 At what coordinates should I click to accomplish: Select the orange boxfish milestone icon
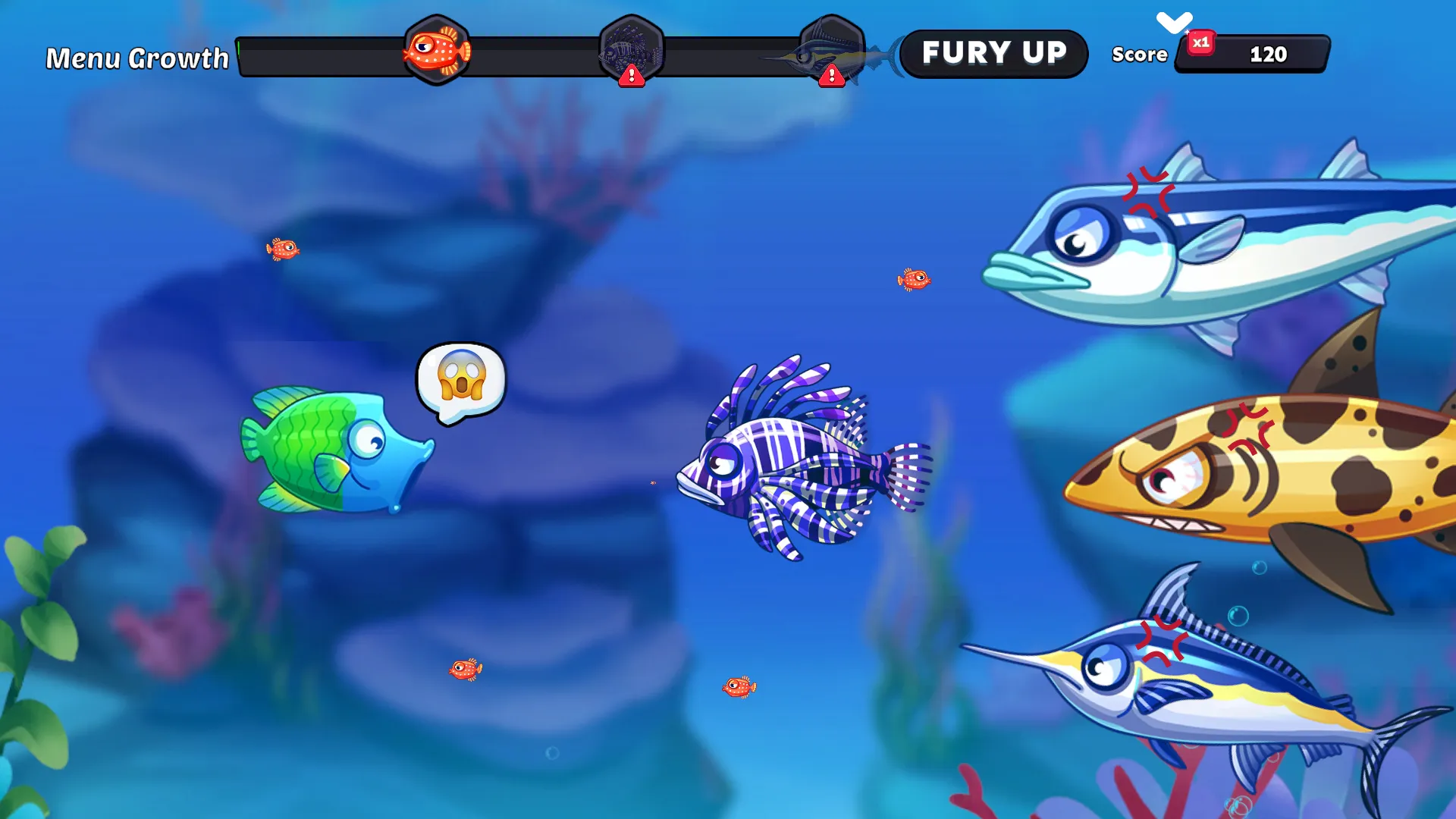tap(437, 52)
